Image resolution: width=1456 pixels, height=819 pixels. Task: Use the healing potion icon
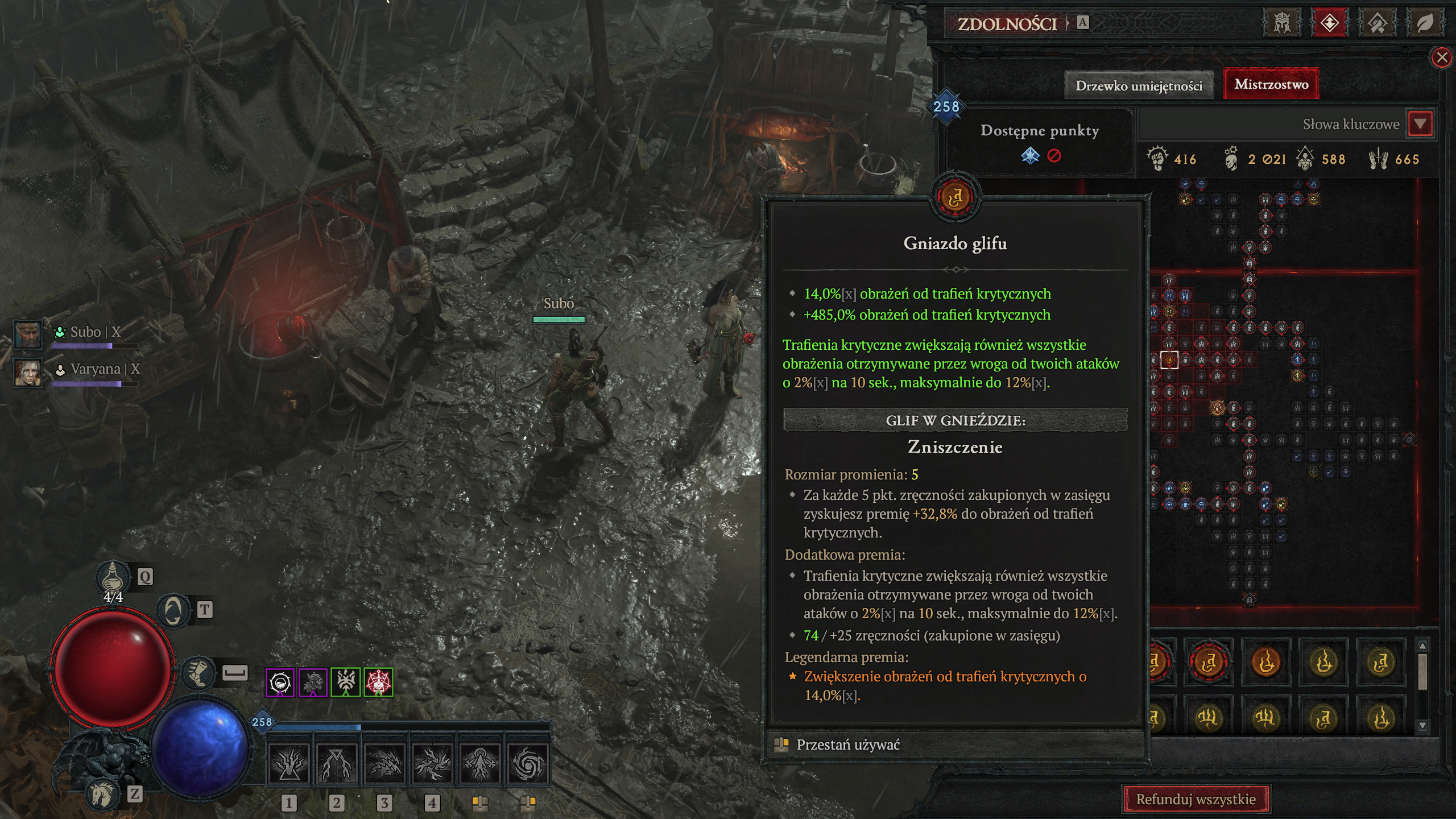click(x=112, y=577)
